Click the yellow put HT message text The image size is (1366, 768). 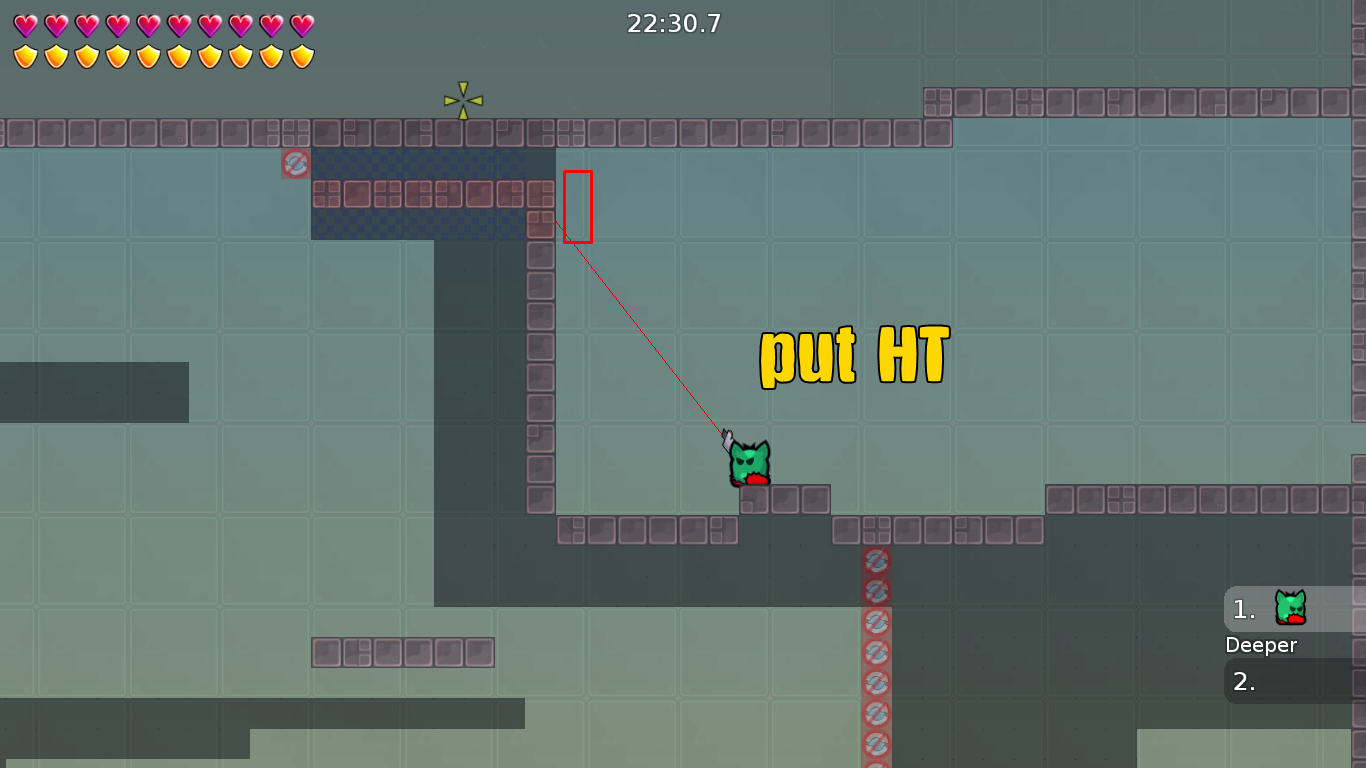pyautogui.click(x=853, y=355)
